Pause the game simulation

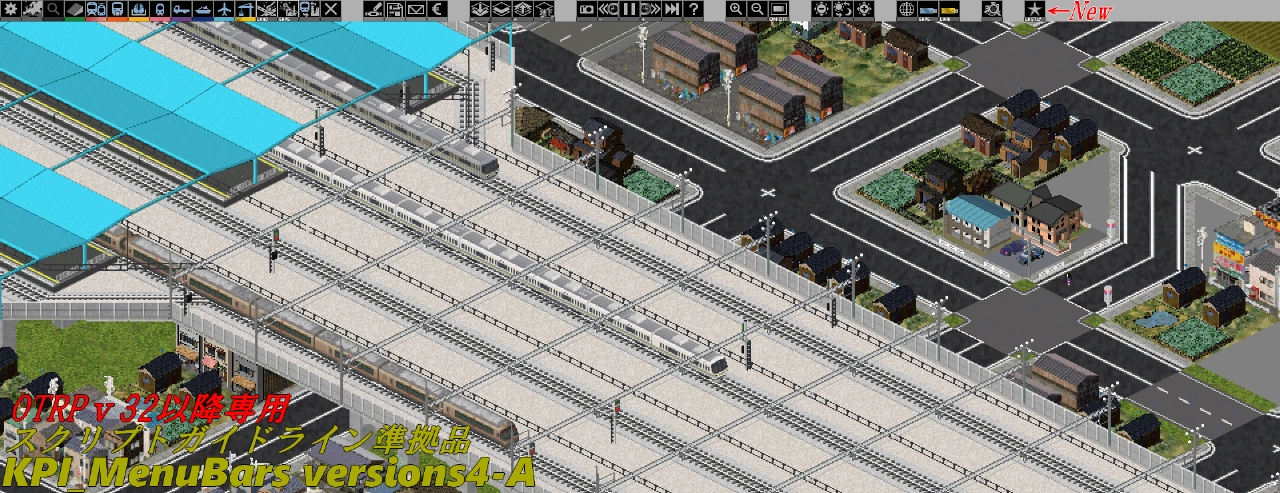pos(629,9)
